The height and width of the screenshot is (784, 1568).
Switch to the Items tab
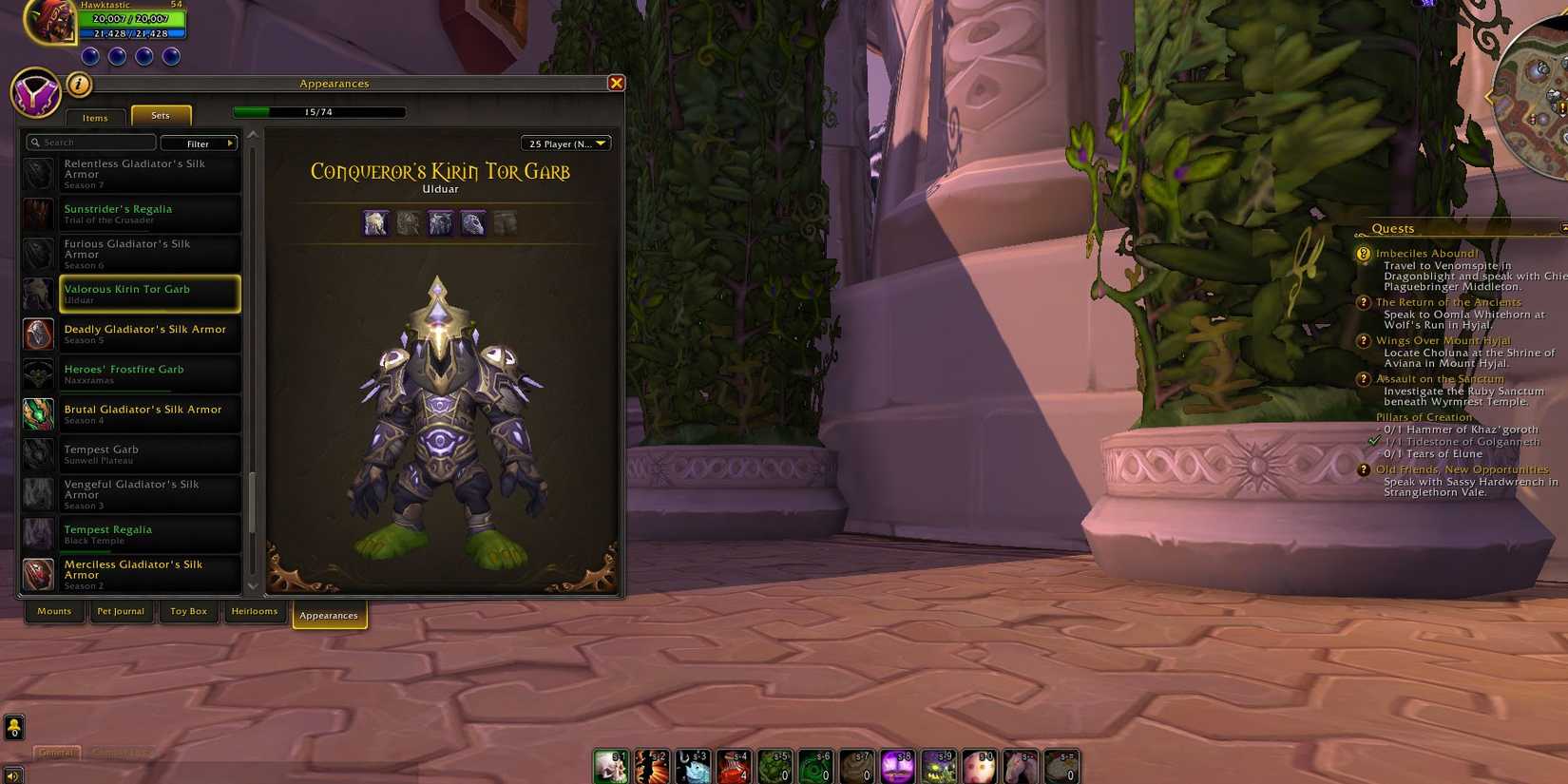(x=95, y=117)
